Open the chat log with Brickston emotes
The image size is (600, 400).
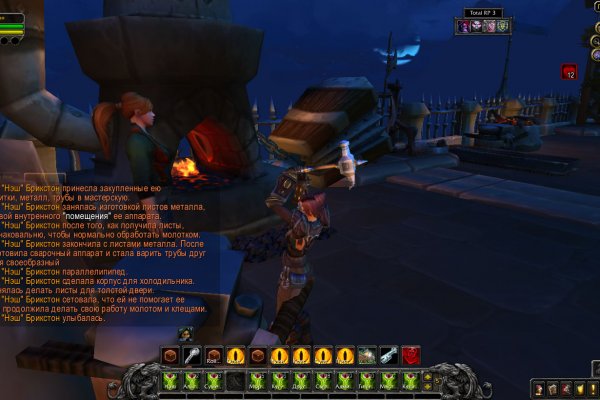100,250
